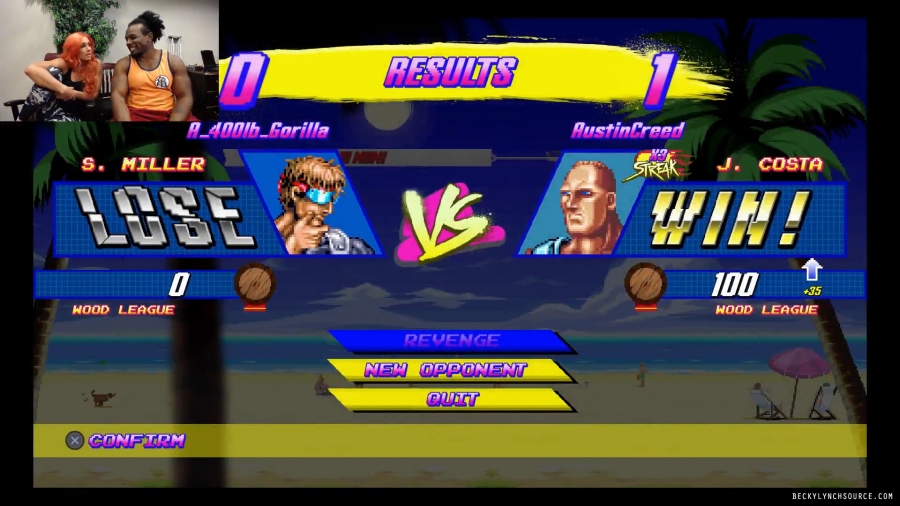Image resolution: width=900 pixels, height=506 pixels.
Task: Quit from the results menu
Action: [452, 399]
